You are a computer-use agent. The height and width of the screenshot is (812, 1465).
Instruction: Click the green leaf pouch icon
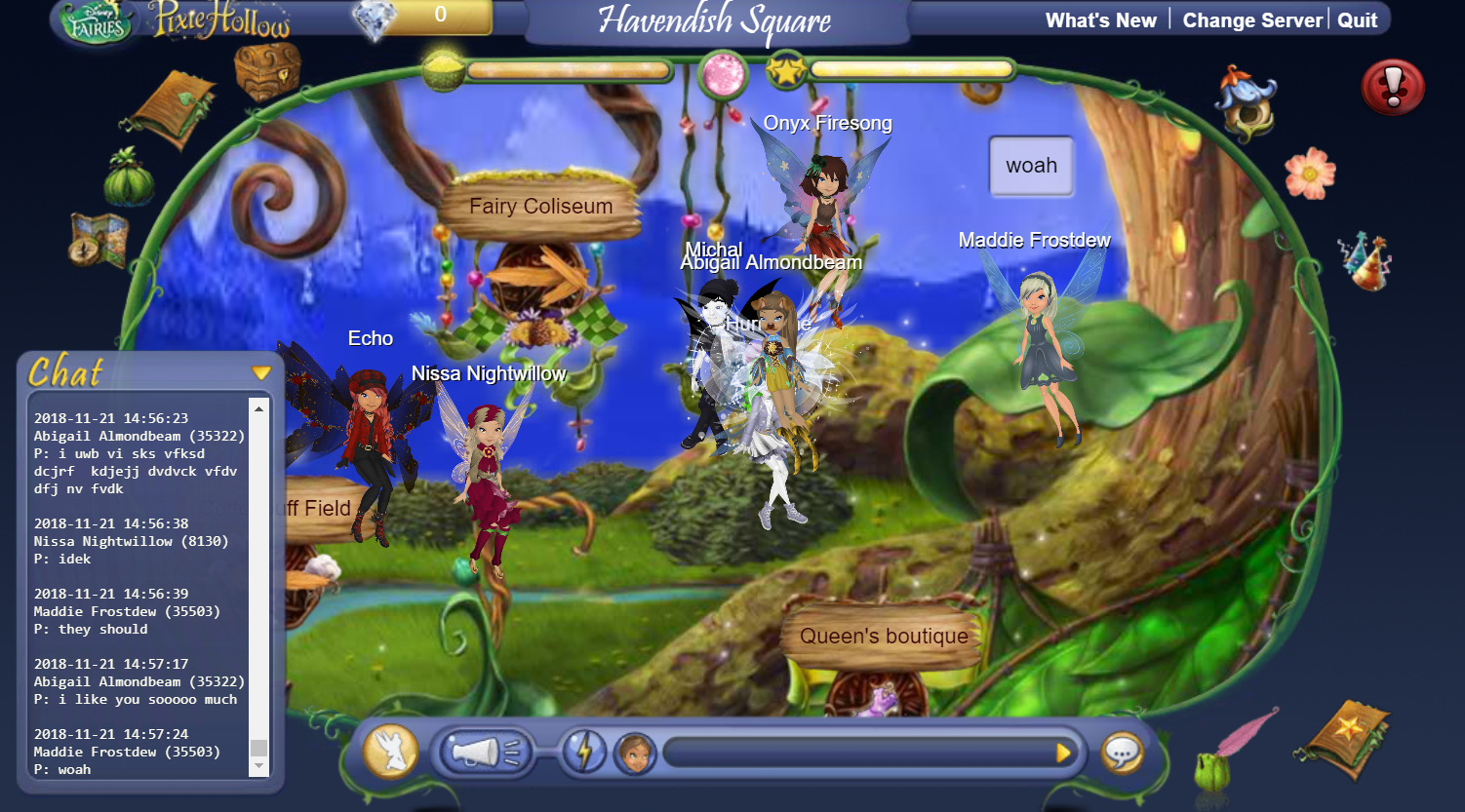pyautogui.click(x=130, y=178)
